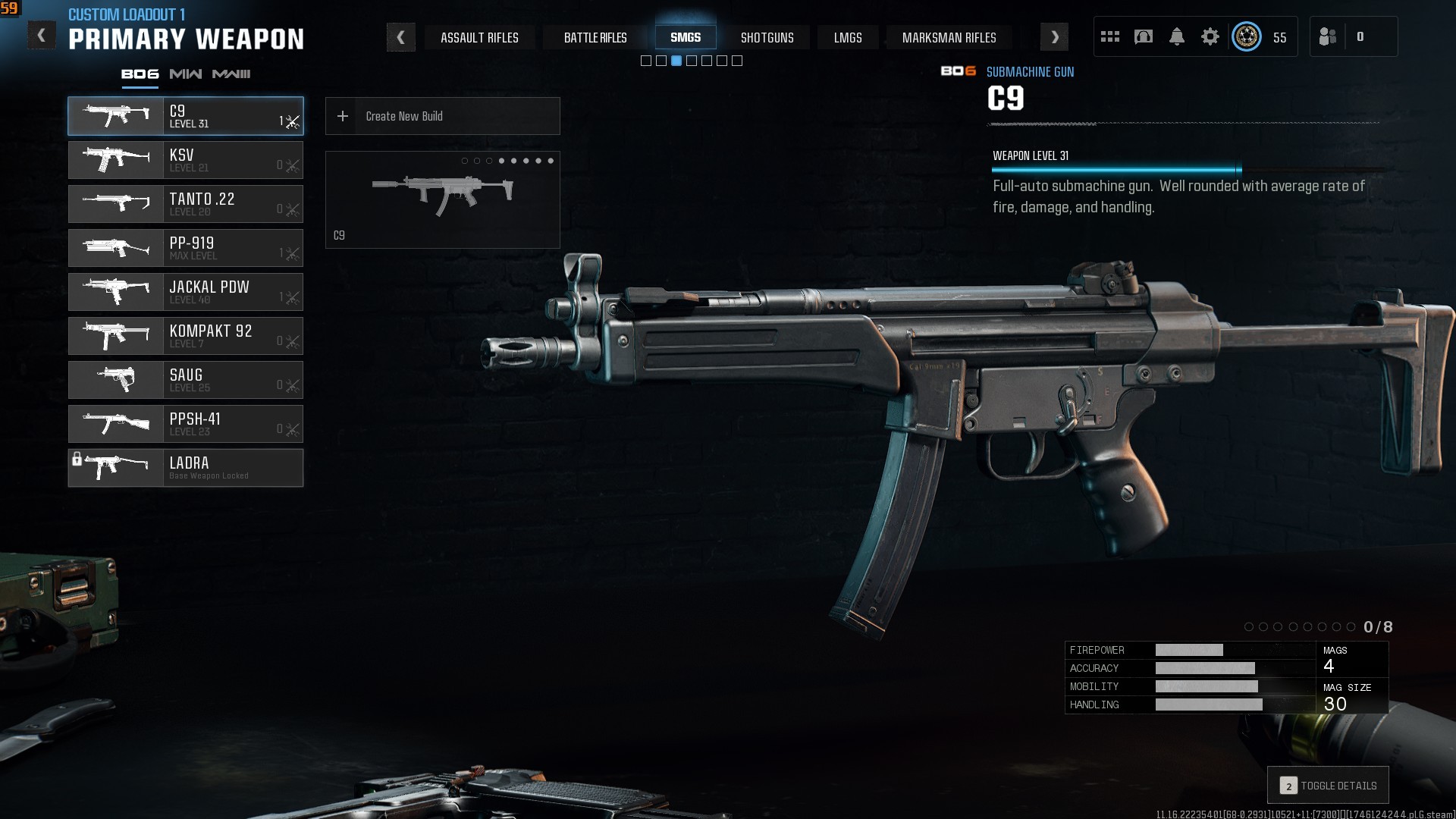The image size is (1456, 819).
Task: Click the right arrow for more weapon categories
Action: click(x=1054, y=37)
